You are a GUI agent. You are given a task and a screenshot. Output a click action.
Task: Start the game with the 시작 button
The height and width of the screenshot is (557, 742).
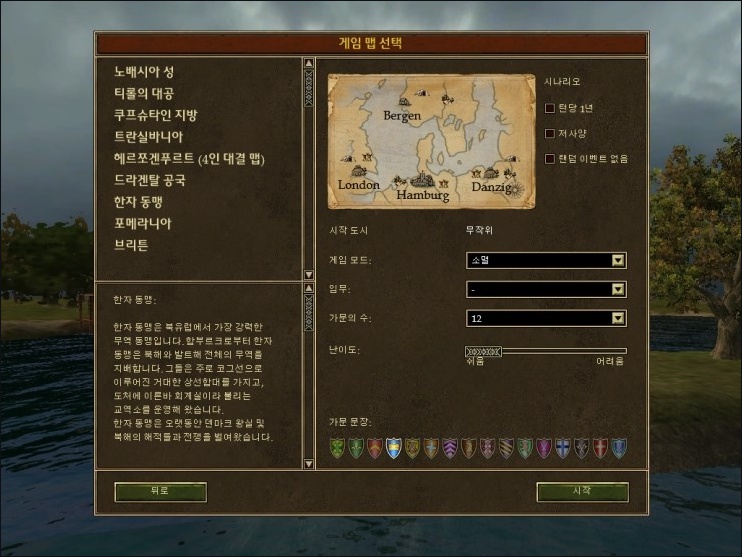tap(582, 491)
